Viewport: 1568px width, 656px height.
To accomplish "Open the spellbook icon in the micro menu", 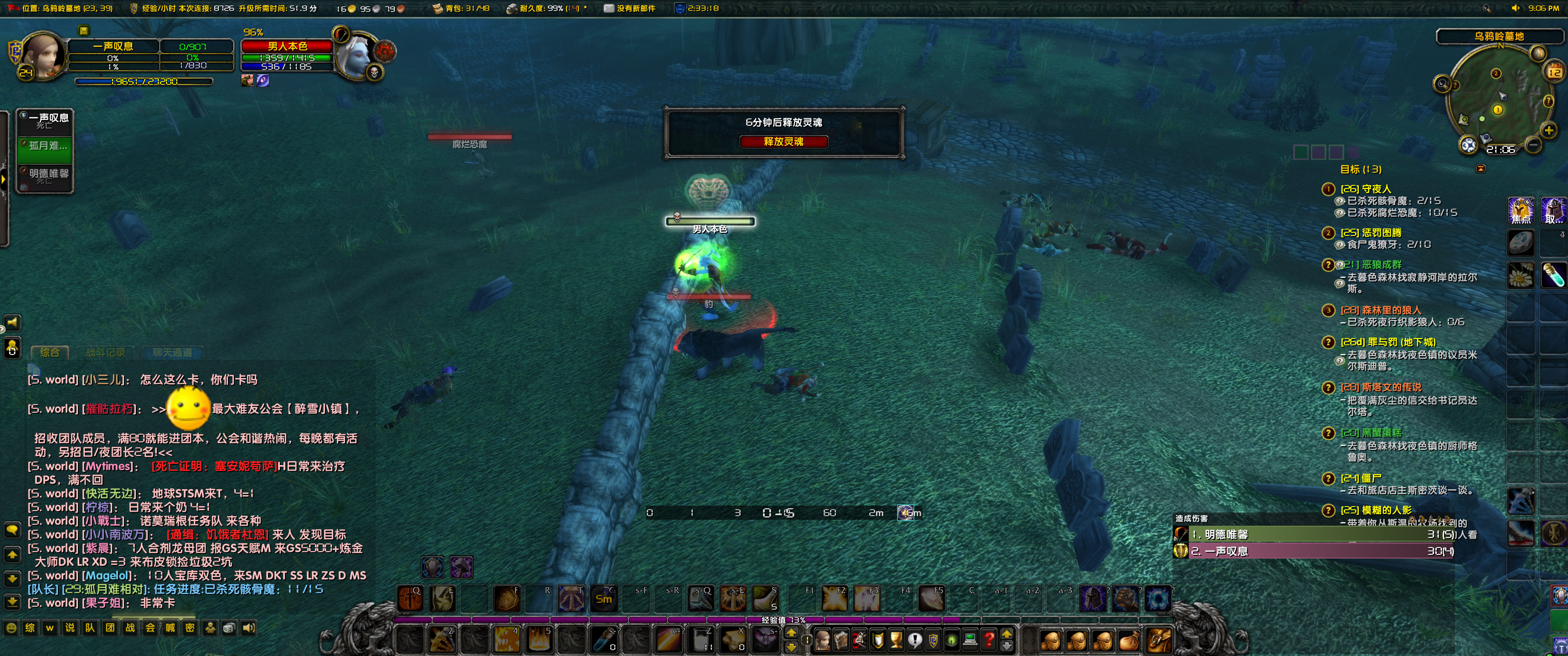I will pos(841,640).
